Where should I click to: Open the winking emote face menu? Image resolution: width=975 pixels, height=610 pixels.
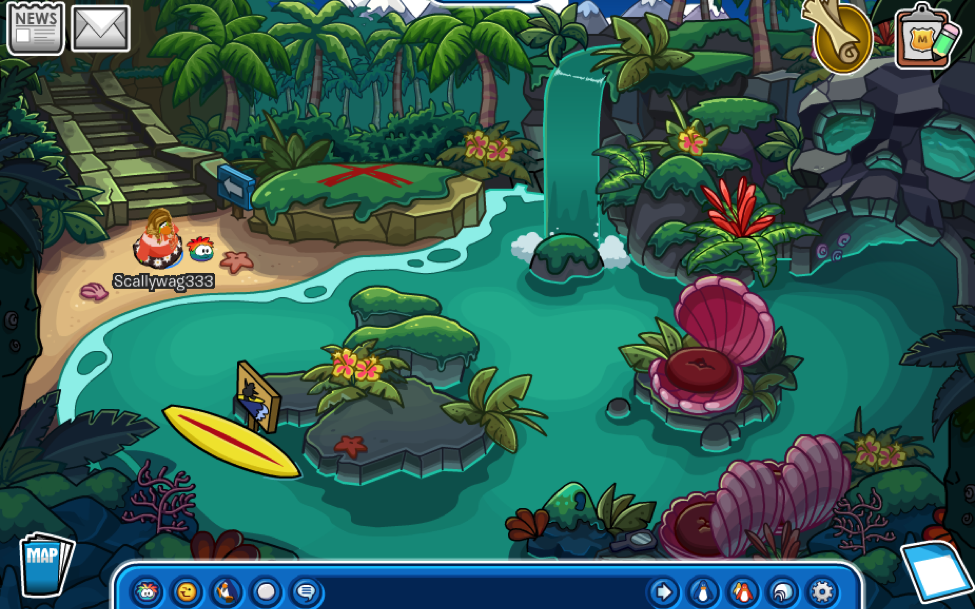(x=186, y=591)
